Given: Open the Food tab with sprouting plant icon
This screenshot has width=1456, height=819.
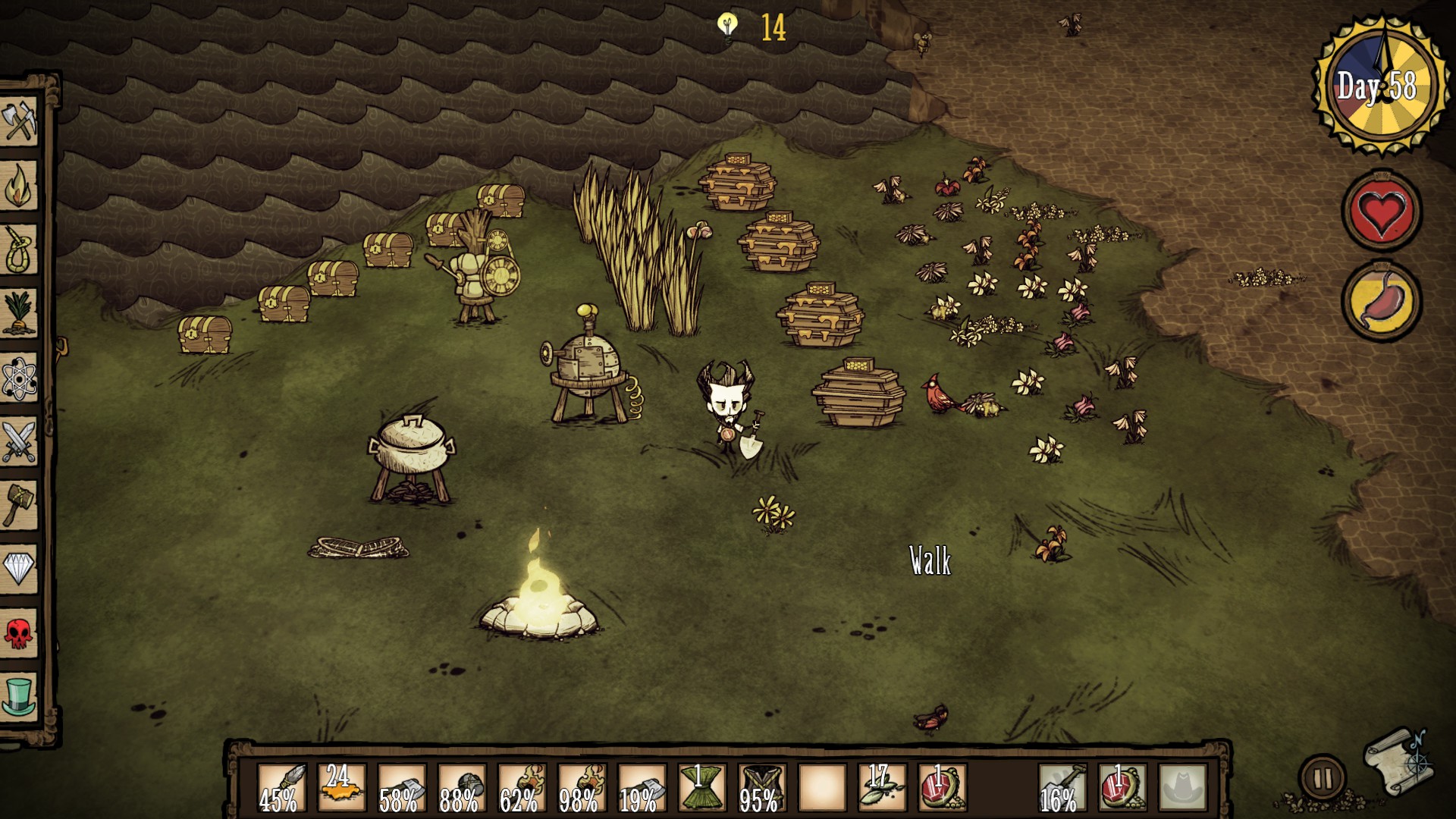Looking at the screenshot, I should (x=19, y=312).
